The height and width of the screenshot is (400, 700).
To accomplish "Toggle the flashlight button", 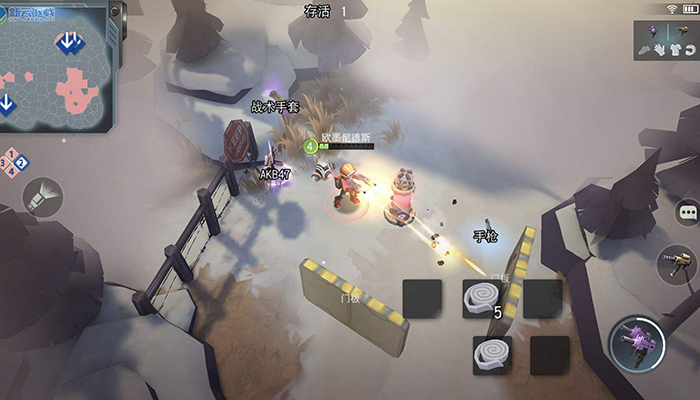I will coord(42,197).
